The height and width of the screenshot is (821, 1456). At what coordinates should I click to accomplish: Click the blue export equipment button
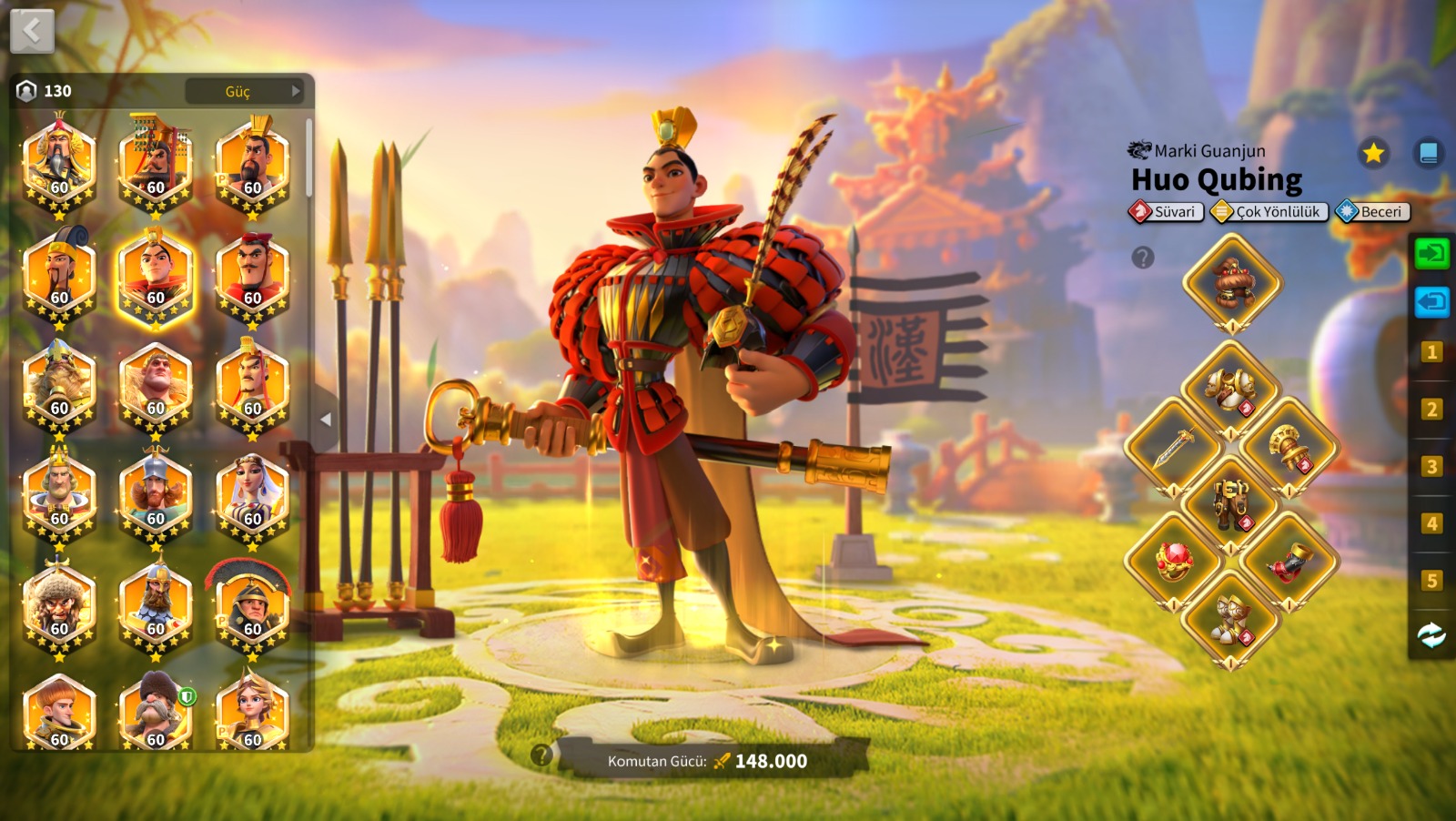[x=1431, y=301]
